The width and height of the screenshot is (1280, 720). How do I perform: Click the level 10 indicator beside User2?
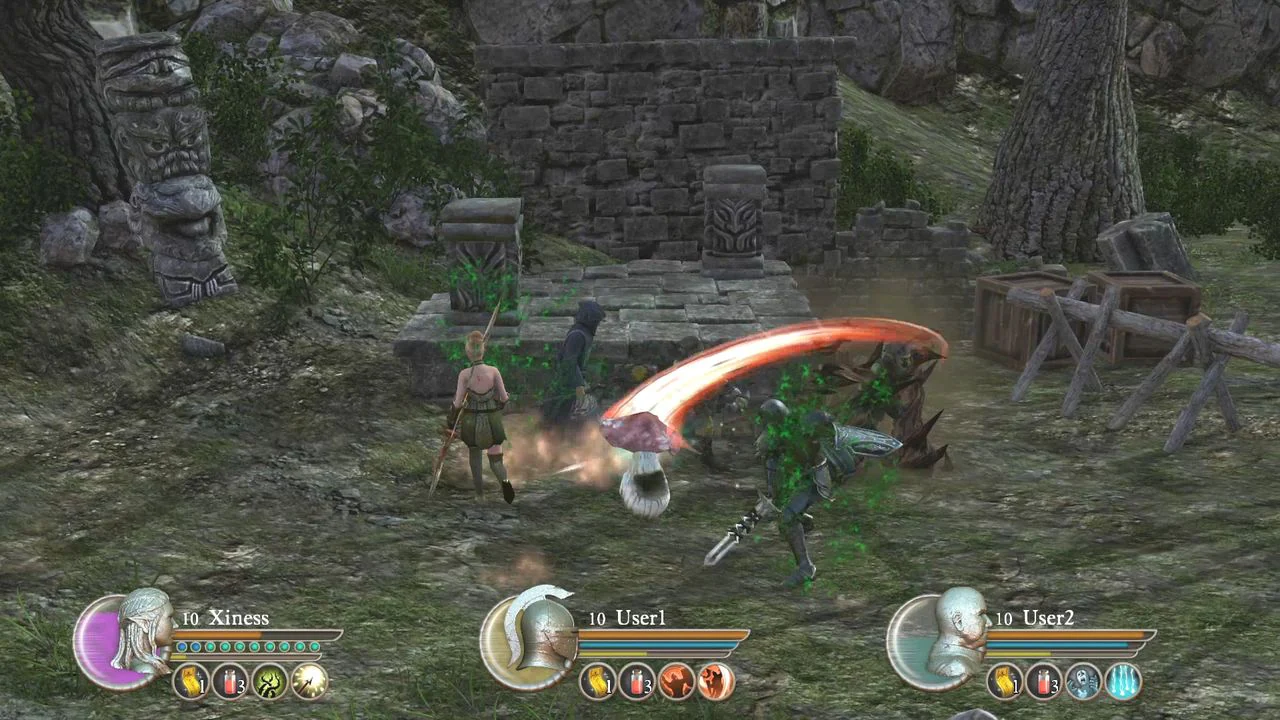pos(1004,618)
